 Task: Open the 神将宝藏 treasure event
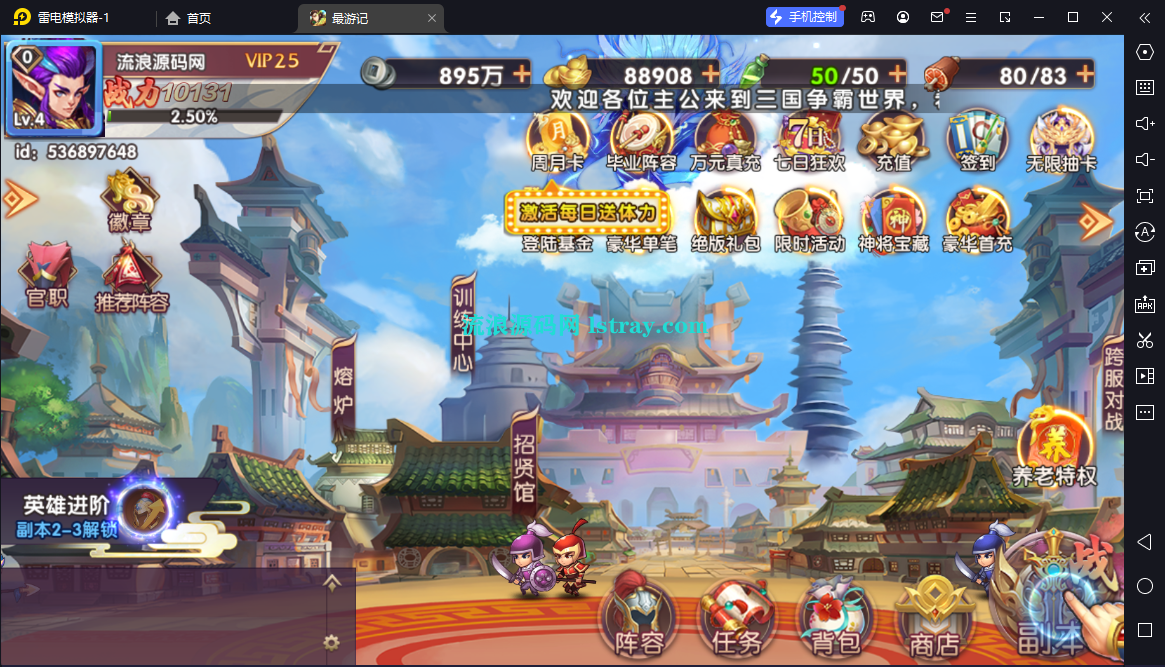pyautogui.click(x=893, y=218)
